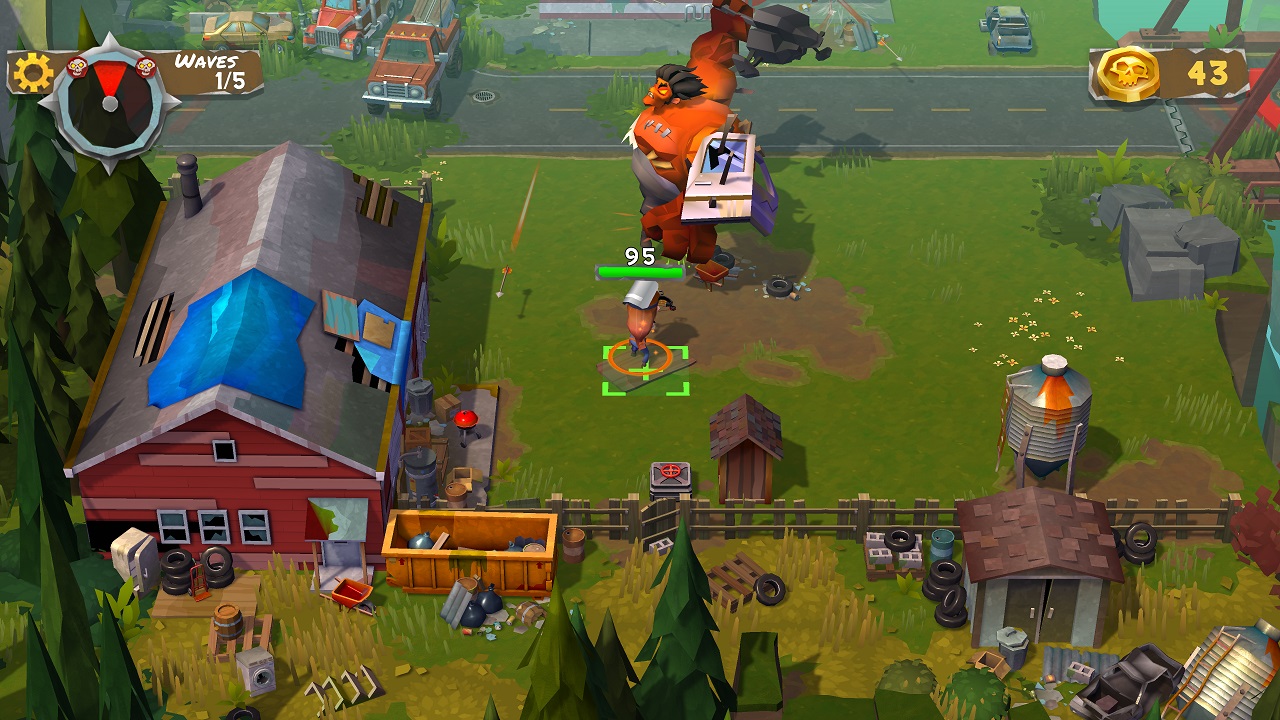Open the settings gear icon
This screenshot has height=720, width=1280.
[x=33, y=73]
